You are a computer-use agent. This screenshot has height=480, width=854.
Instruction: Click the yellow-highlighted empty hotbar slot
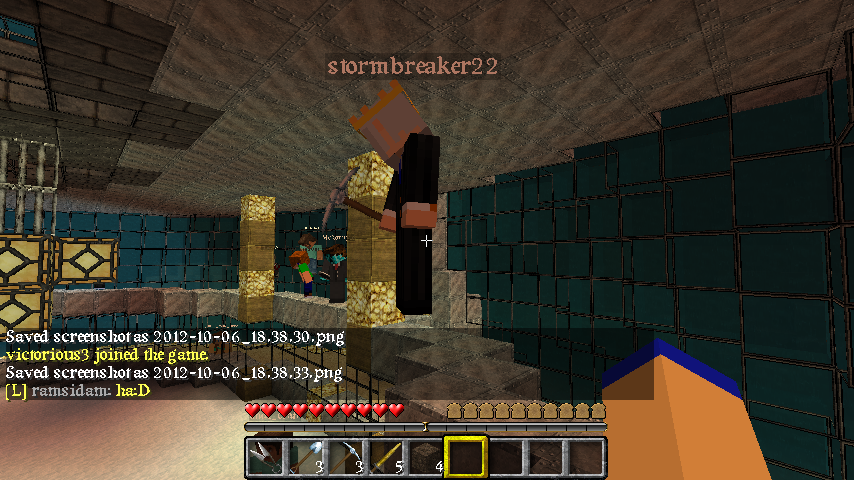[x=466, y=458]
